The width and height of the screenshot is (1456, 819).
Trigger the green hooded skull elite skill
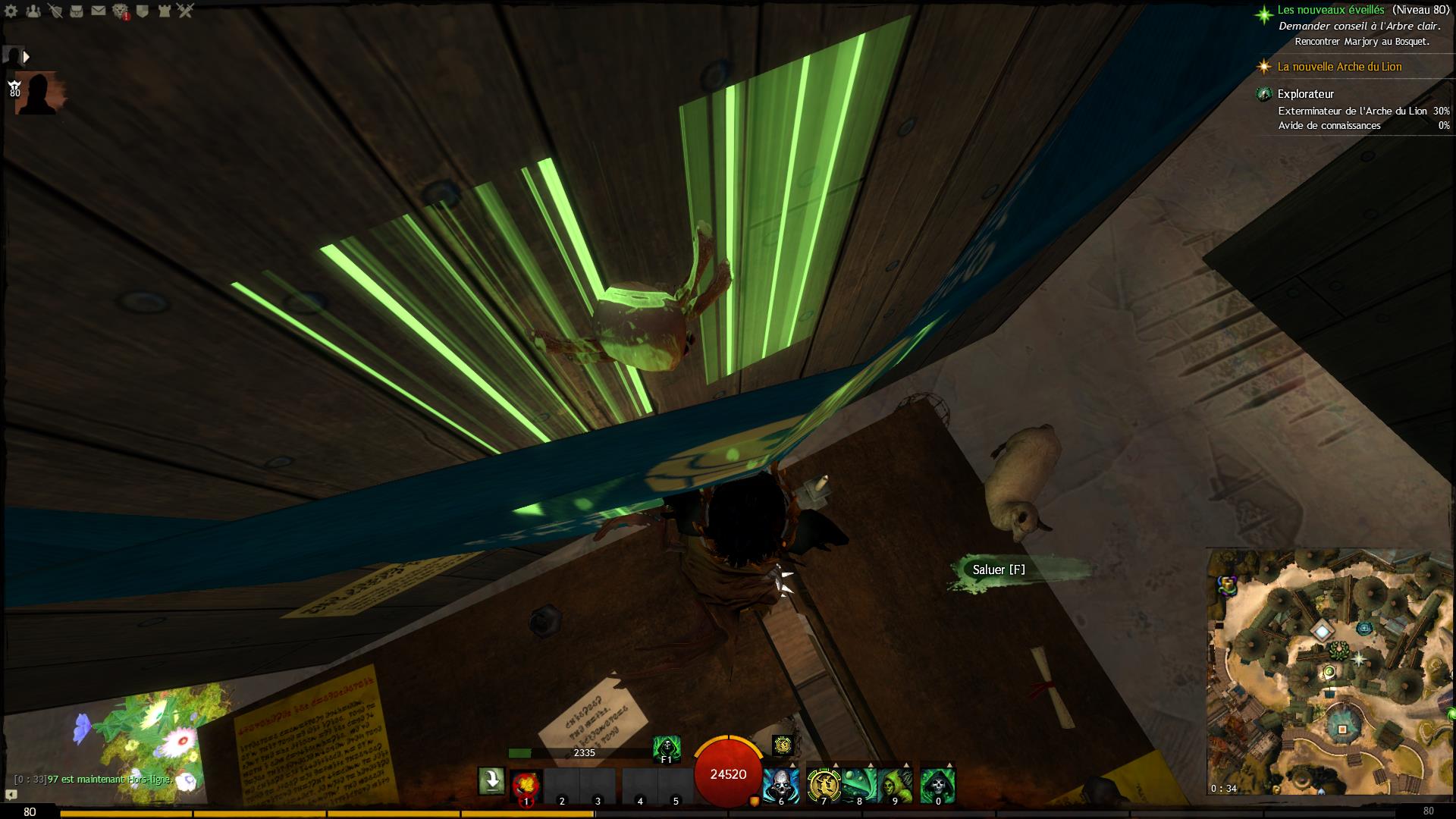tap(938, 785)
